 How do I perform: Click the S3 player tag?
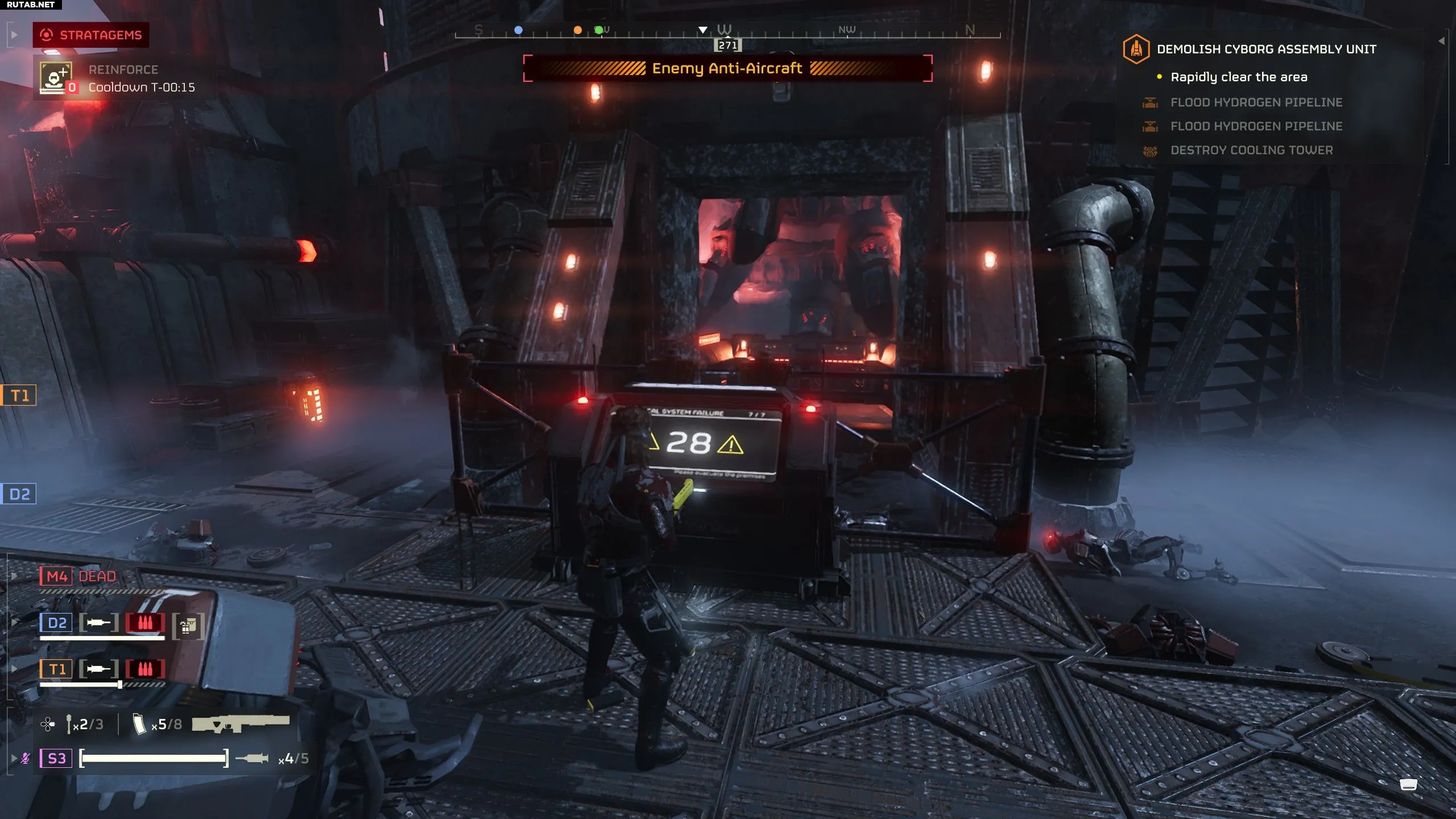point(56,758)
